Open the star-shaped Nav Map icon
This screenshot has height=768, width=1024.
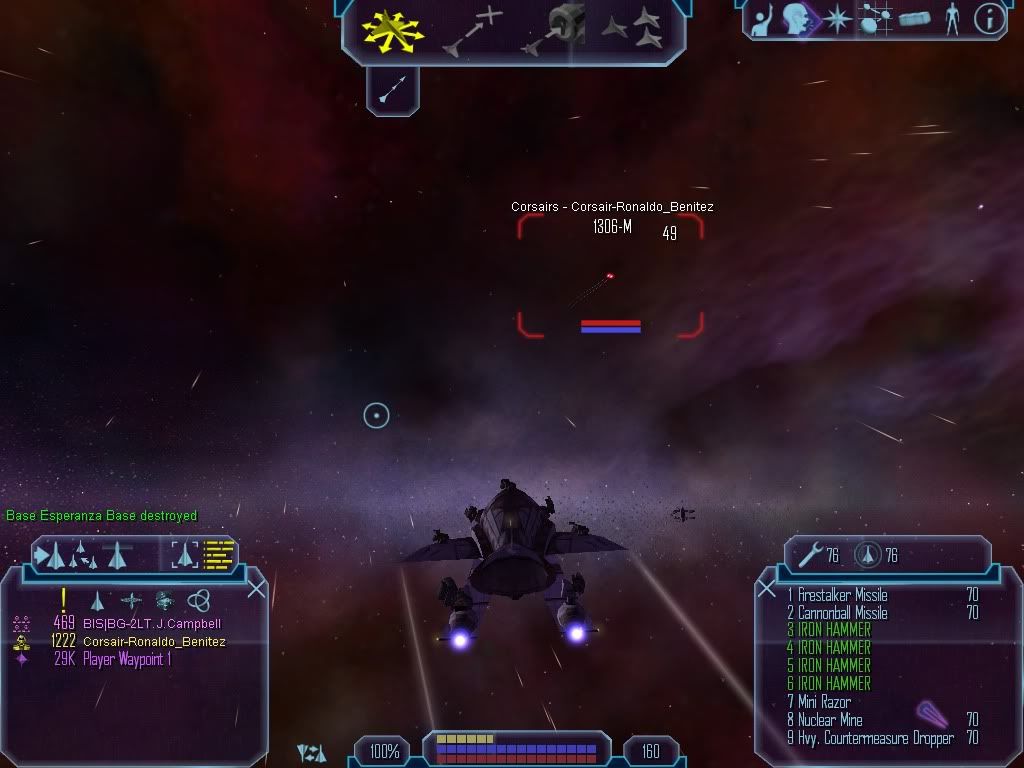click(836, 19)
